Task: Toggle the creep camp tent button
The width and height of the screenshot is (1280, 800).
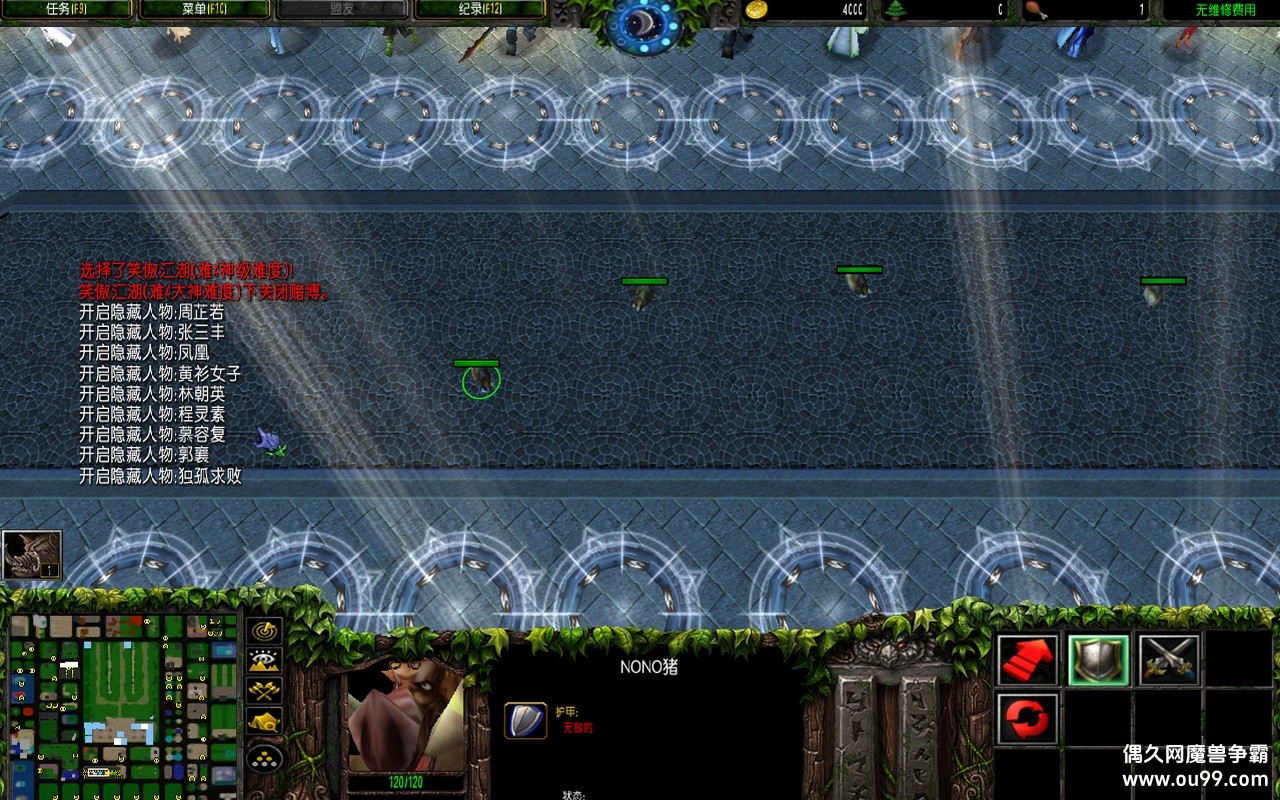Action: (264, 720)
